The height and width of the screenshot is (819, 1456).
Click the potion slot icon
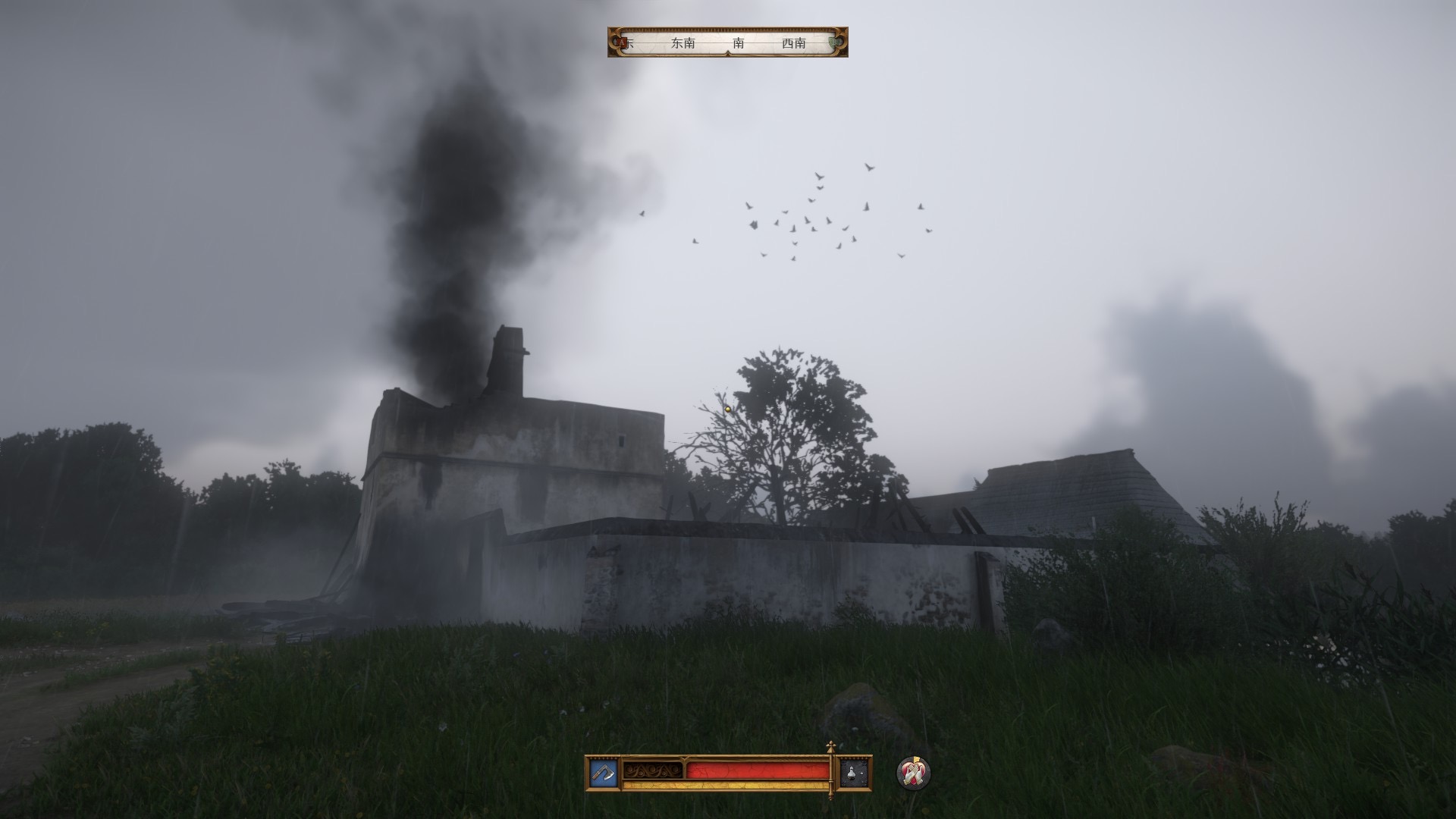[x=854, y=773]
